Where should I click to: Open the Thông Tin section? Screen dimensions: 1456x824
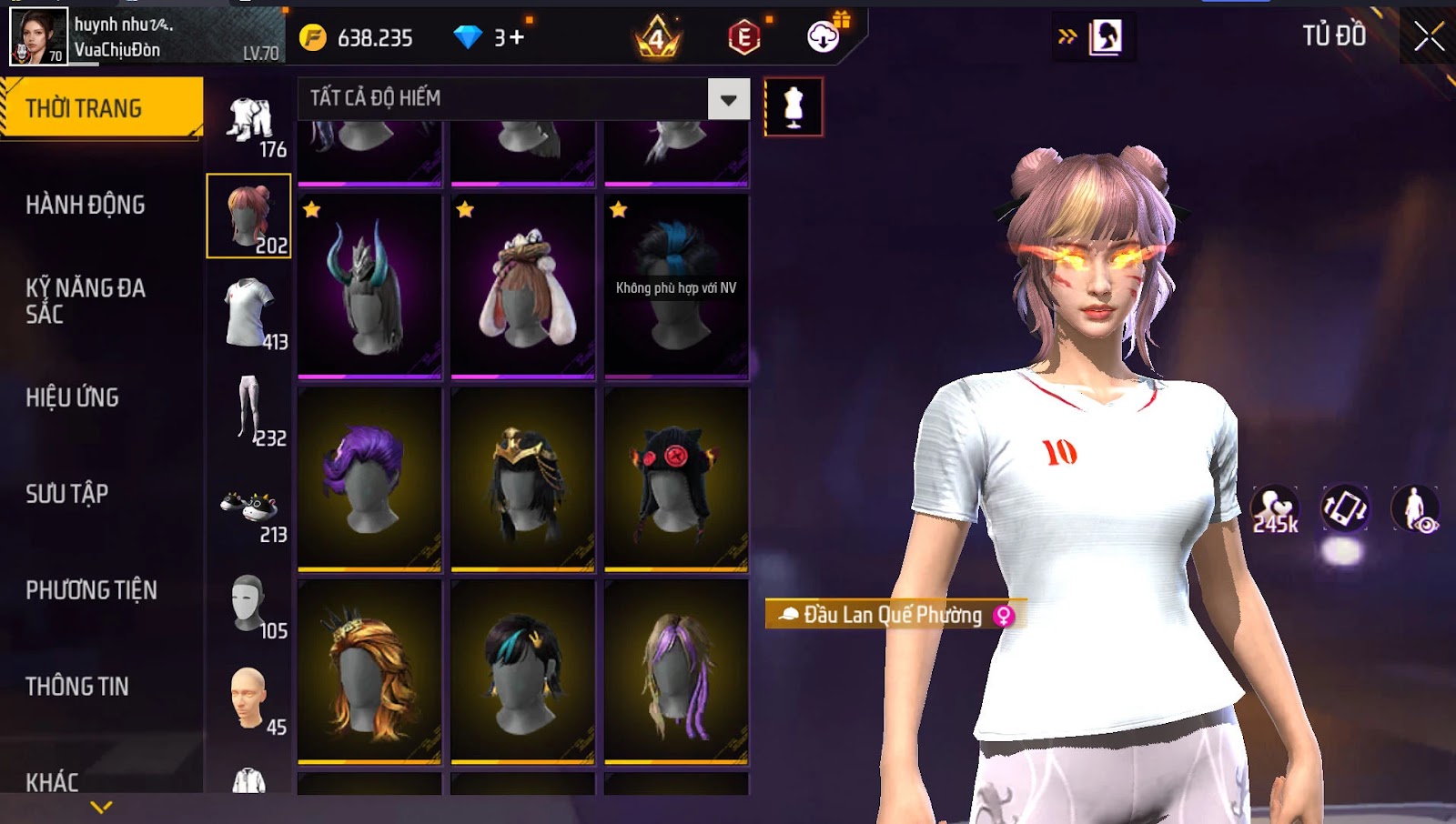(77, 687)
